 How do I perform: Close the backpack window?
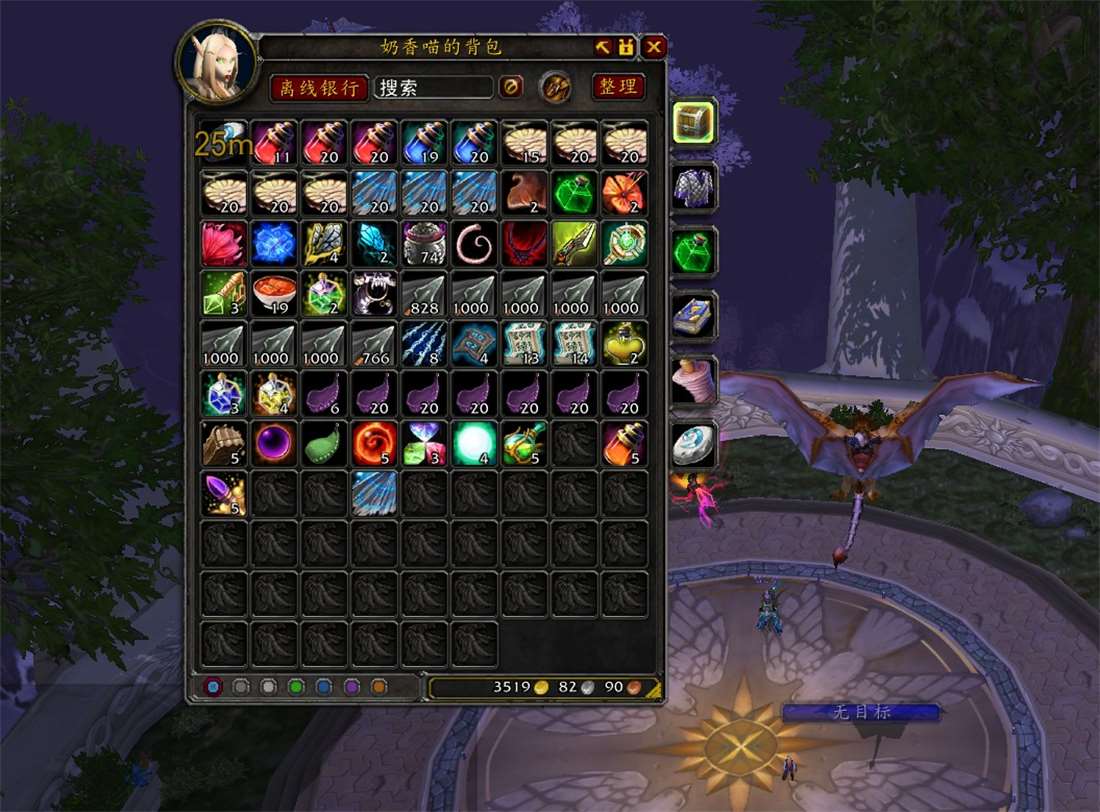pos(654,47)
